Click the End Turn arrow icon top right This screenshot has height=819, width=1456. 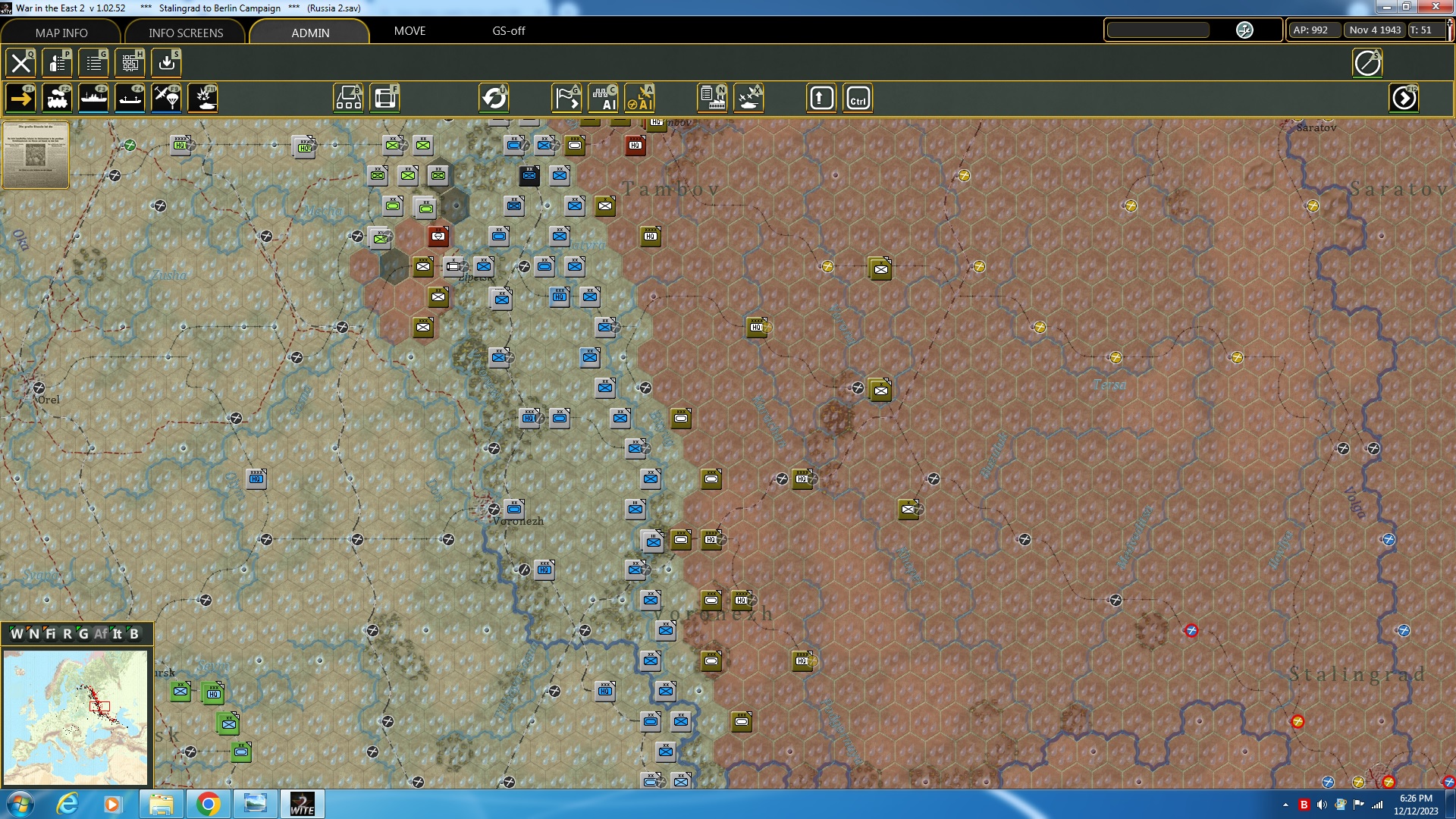click(1404, 97)
